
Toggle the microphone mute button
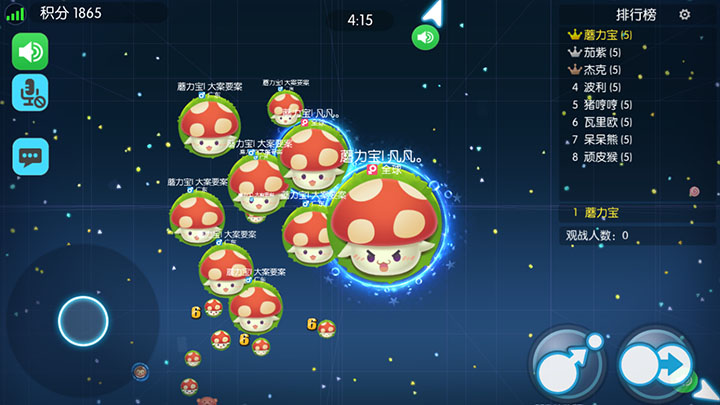click(x=30, y=93)
